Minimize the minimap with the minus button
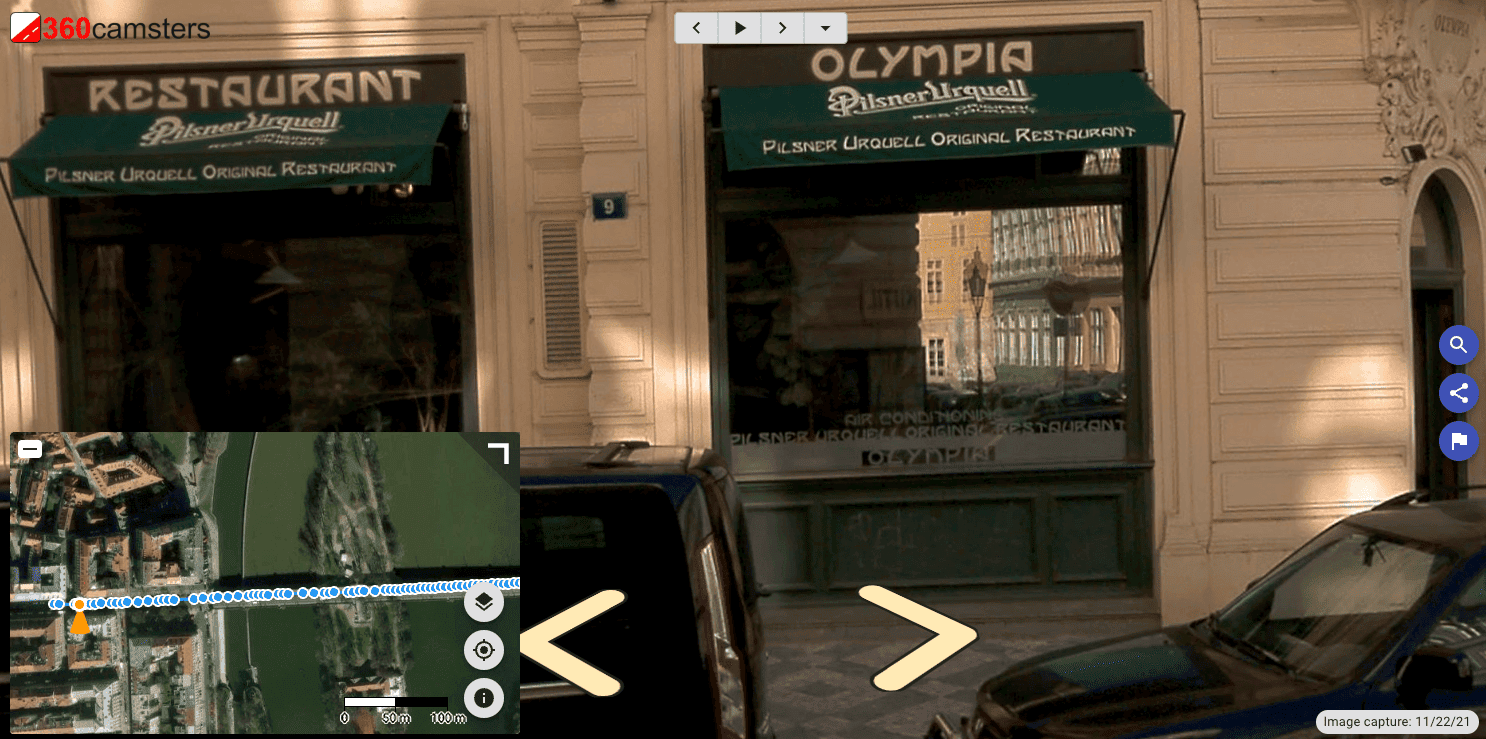 tap(30, 450)
